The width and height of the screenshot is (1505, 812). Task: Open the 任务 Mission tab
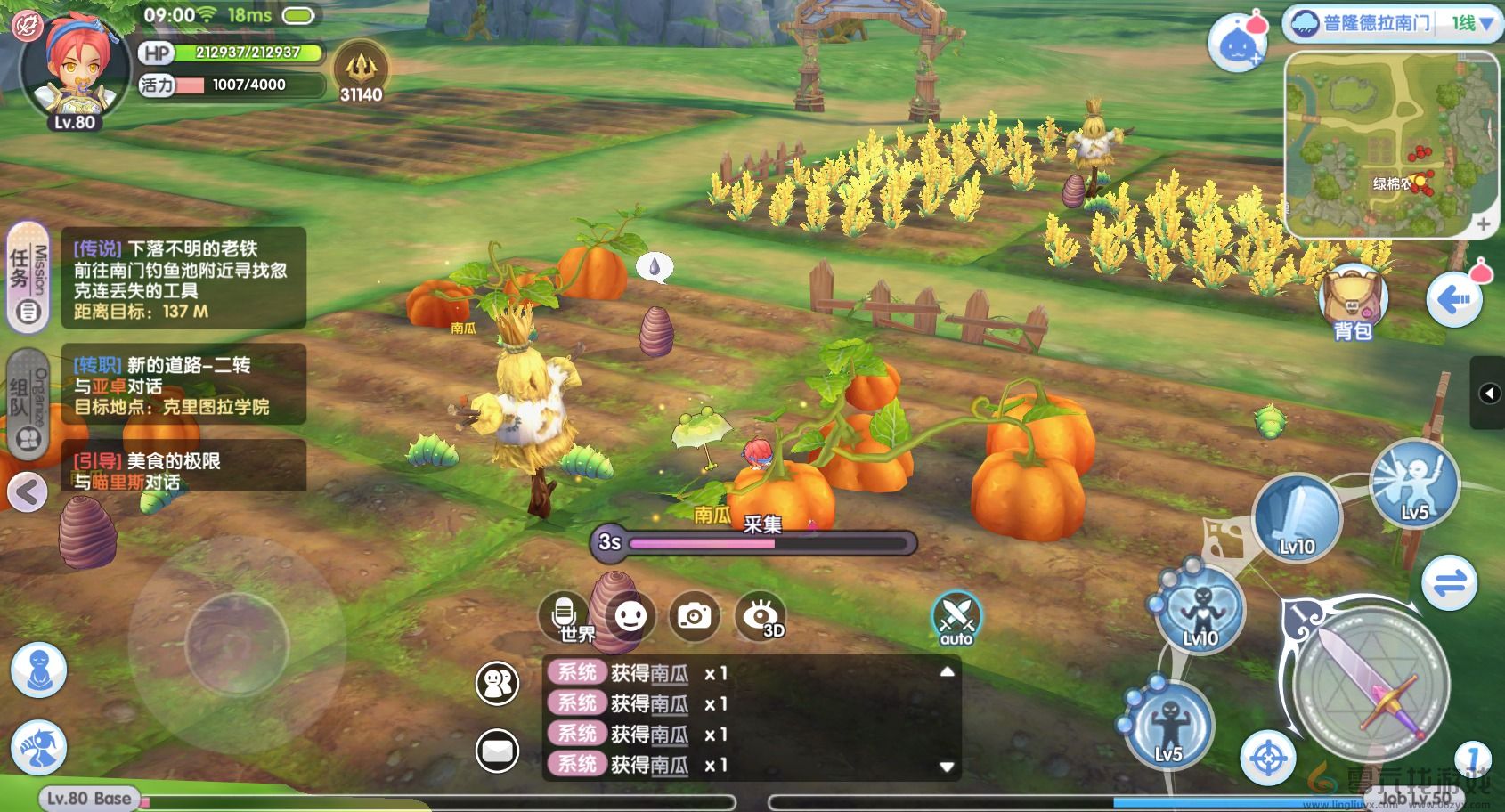point(28,277)
